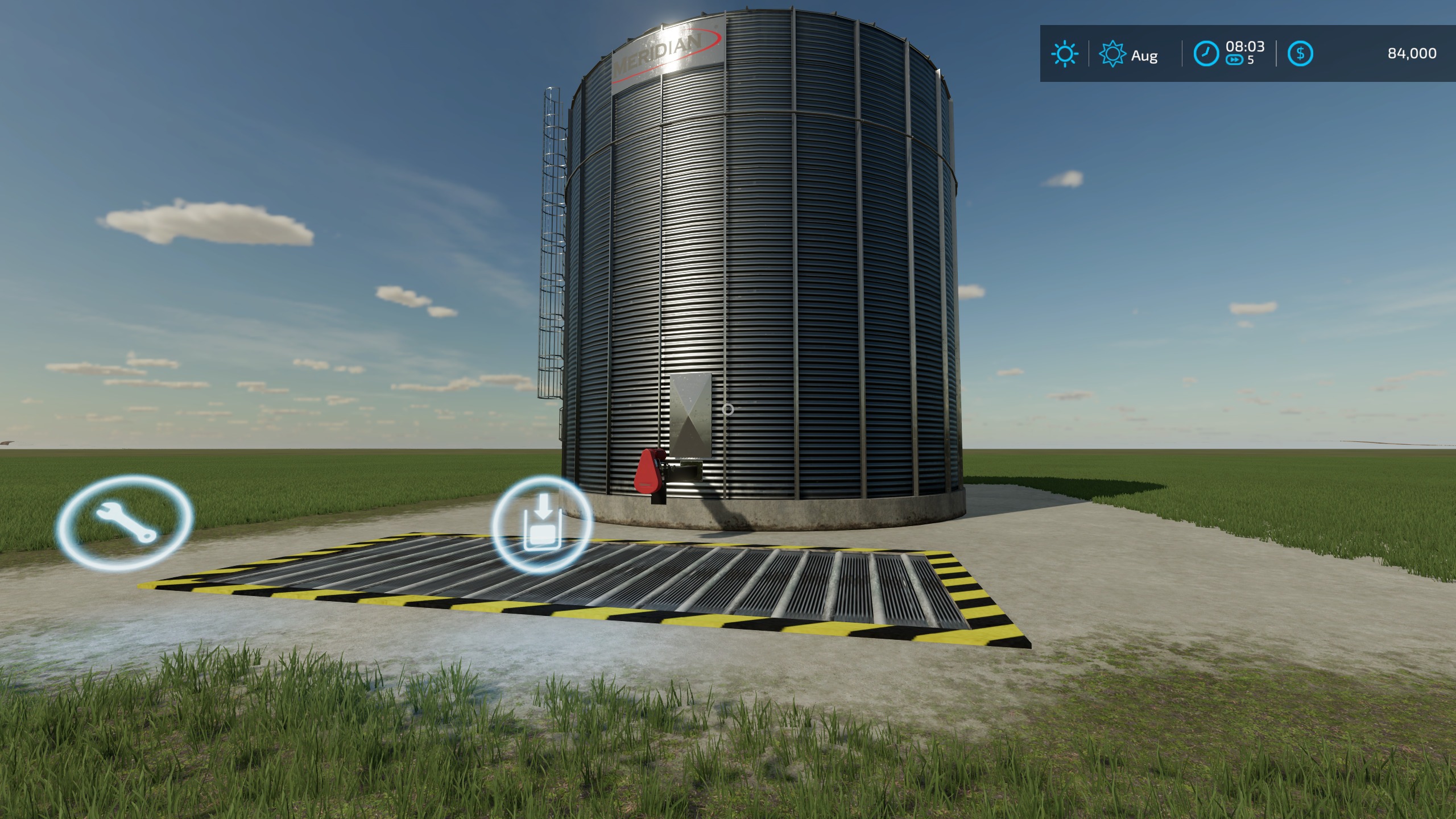Click the 08:03 time text
This screenshot has height=819, width=1456.
pos(1244,48)
